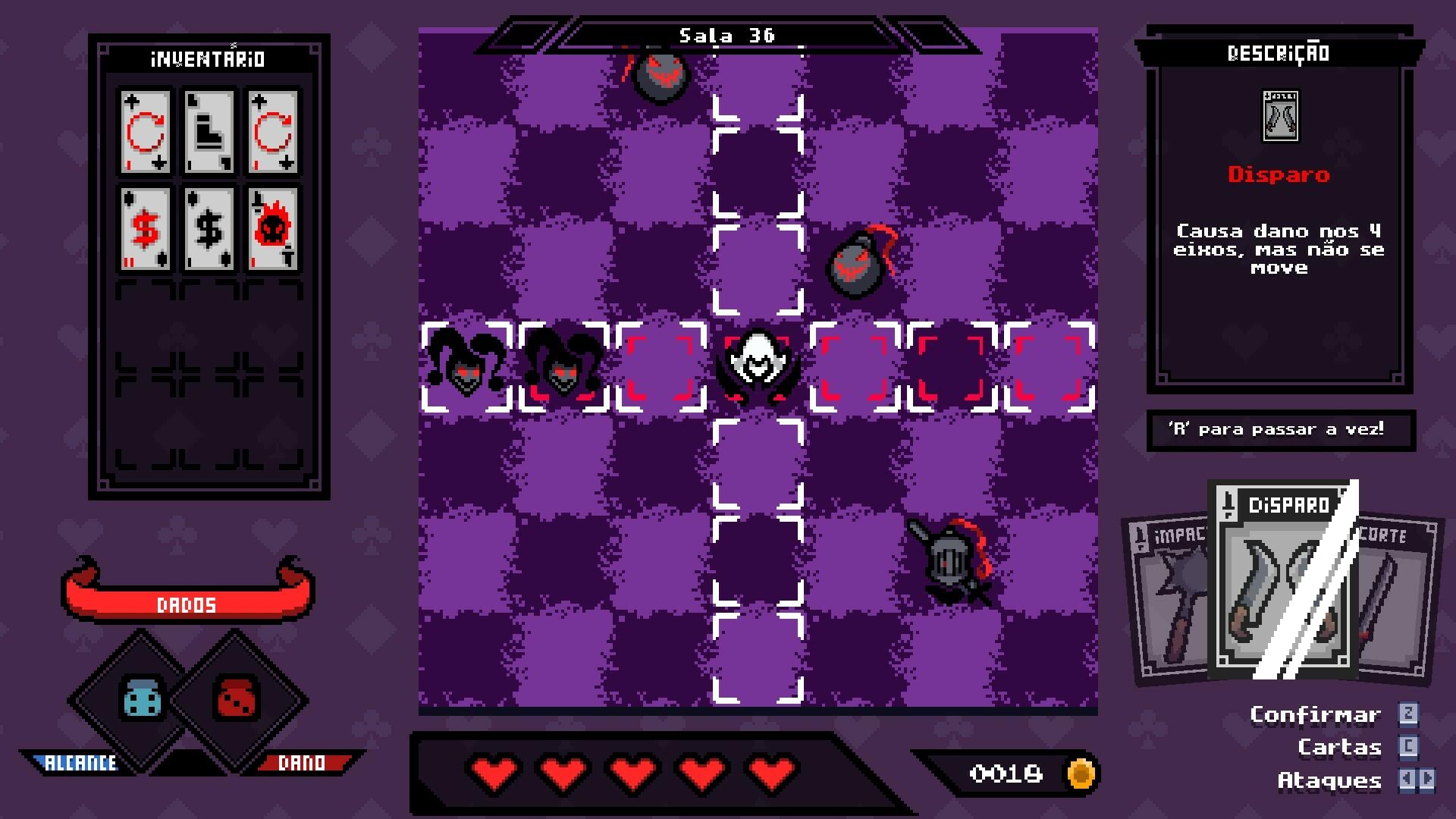
Task: Click the Descrição panel header
Action: (x=1279, y=52)
